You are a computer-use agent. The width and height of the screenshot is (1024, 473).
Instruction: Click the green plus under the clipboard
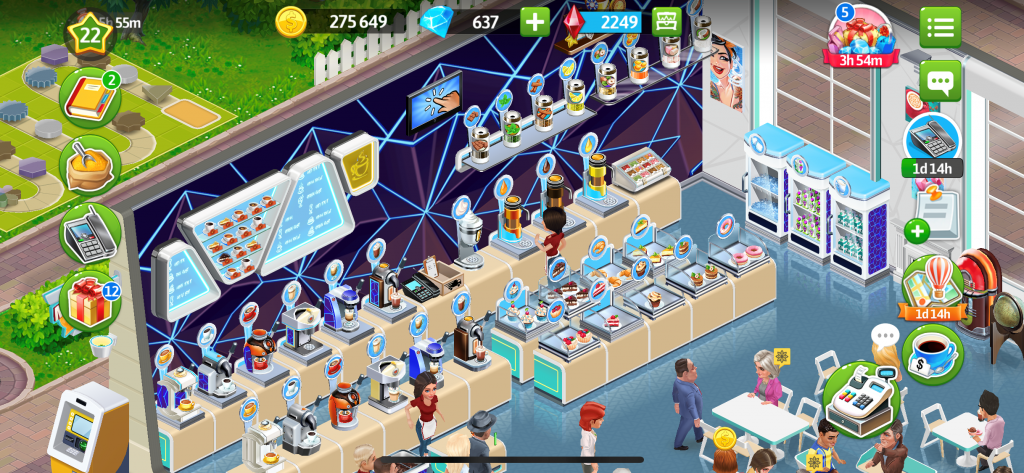pos(917,231)
